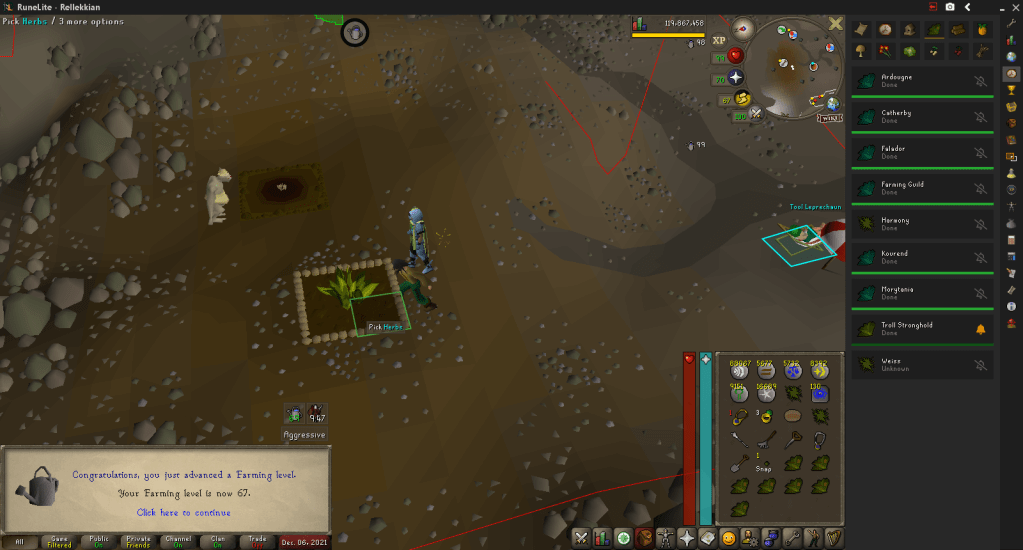Open the Clan chat tab
This screenshot has height=550, width=1023.
pos(217,541)
